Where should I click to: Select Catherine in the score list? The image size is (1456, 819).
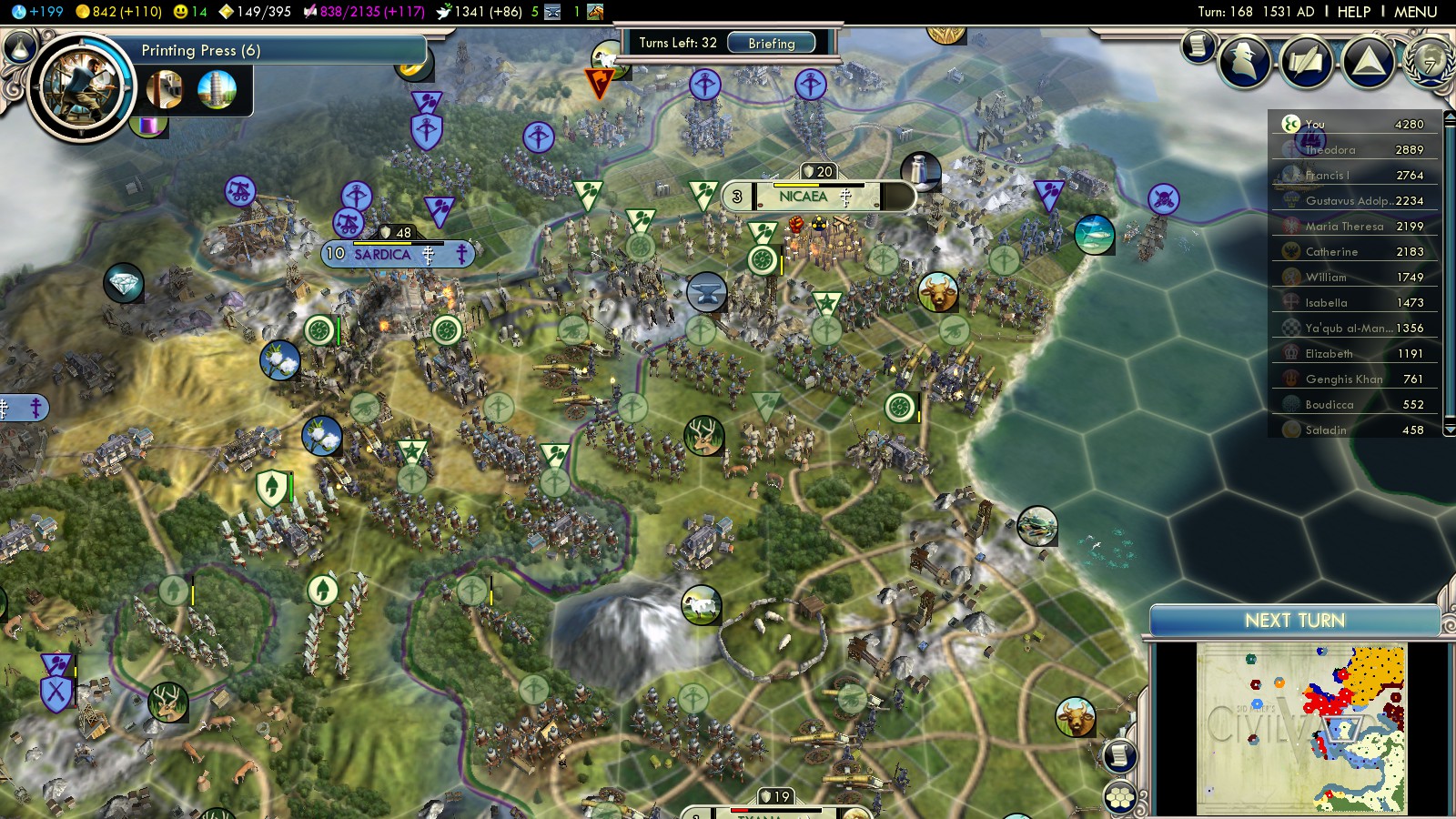[1331, 252]
